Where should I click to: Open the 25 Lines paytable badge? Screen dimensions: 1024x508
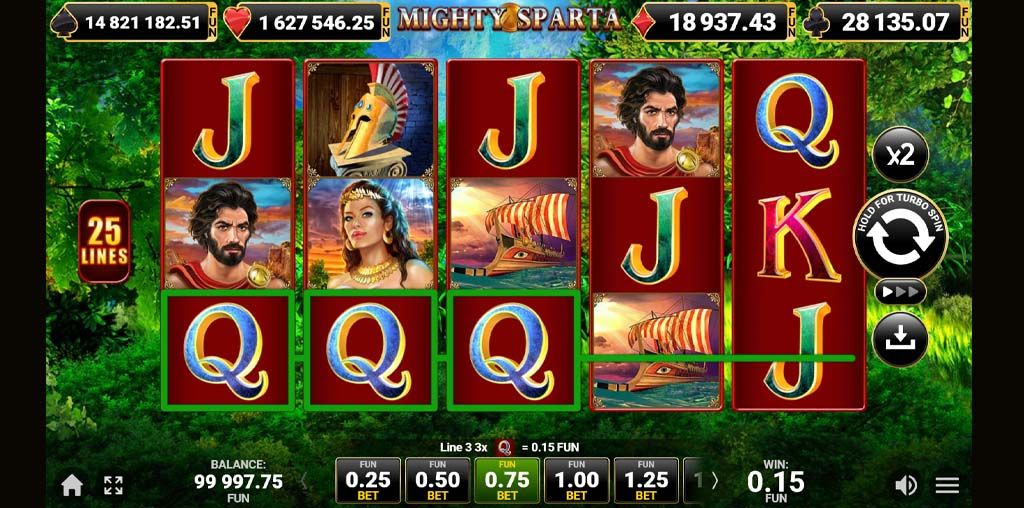point(104,241)
